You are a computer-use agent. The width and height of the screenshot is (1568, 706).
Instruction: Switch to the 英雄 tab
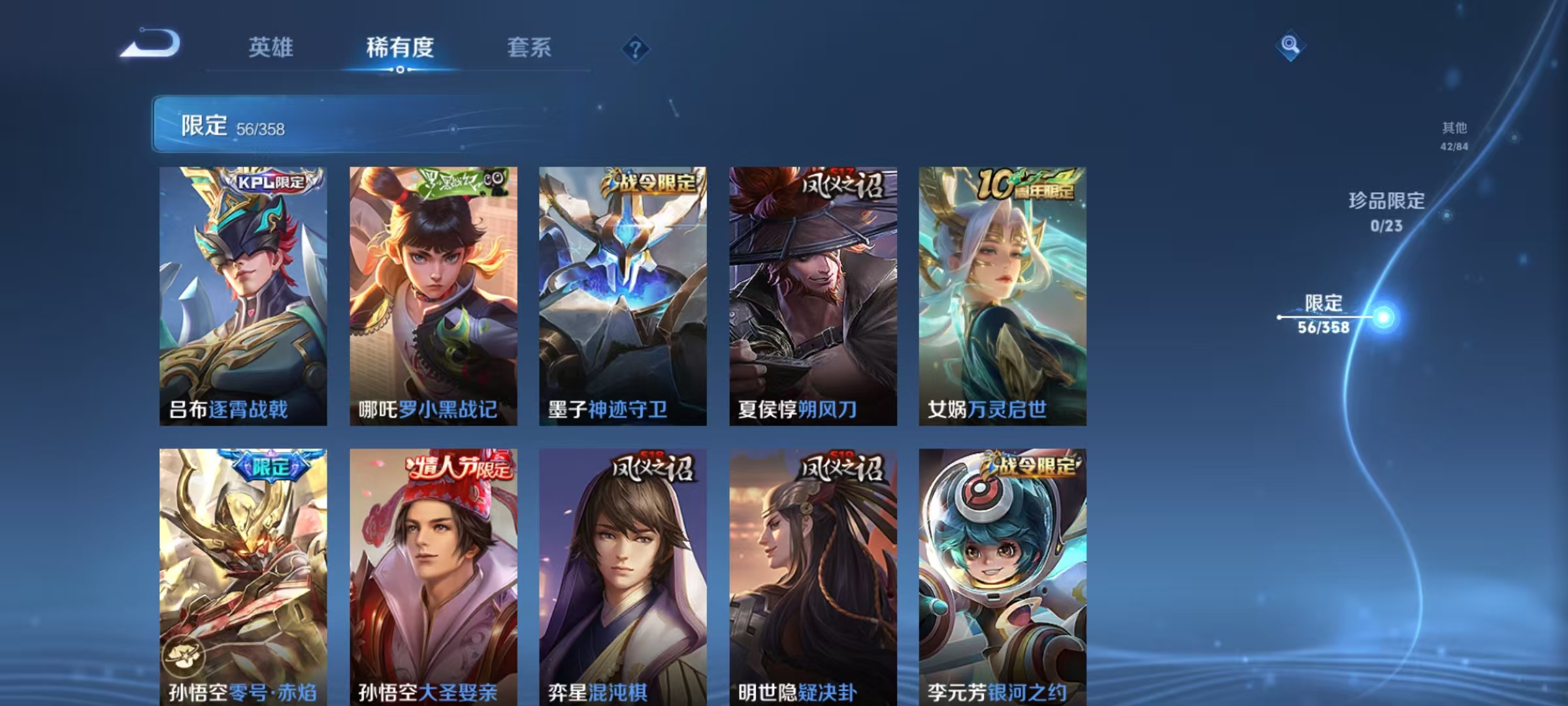[271, 48]
